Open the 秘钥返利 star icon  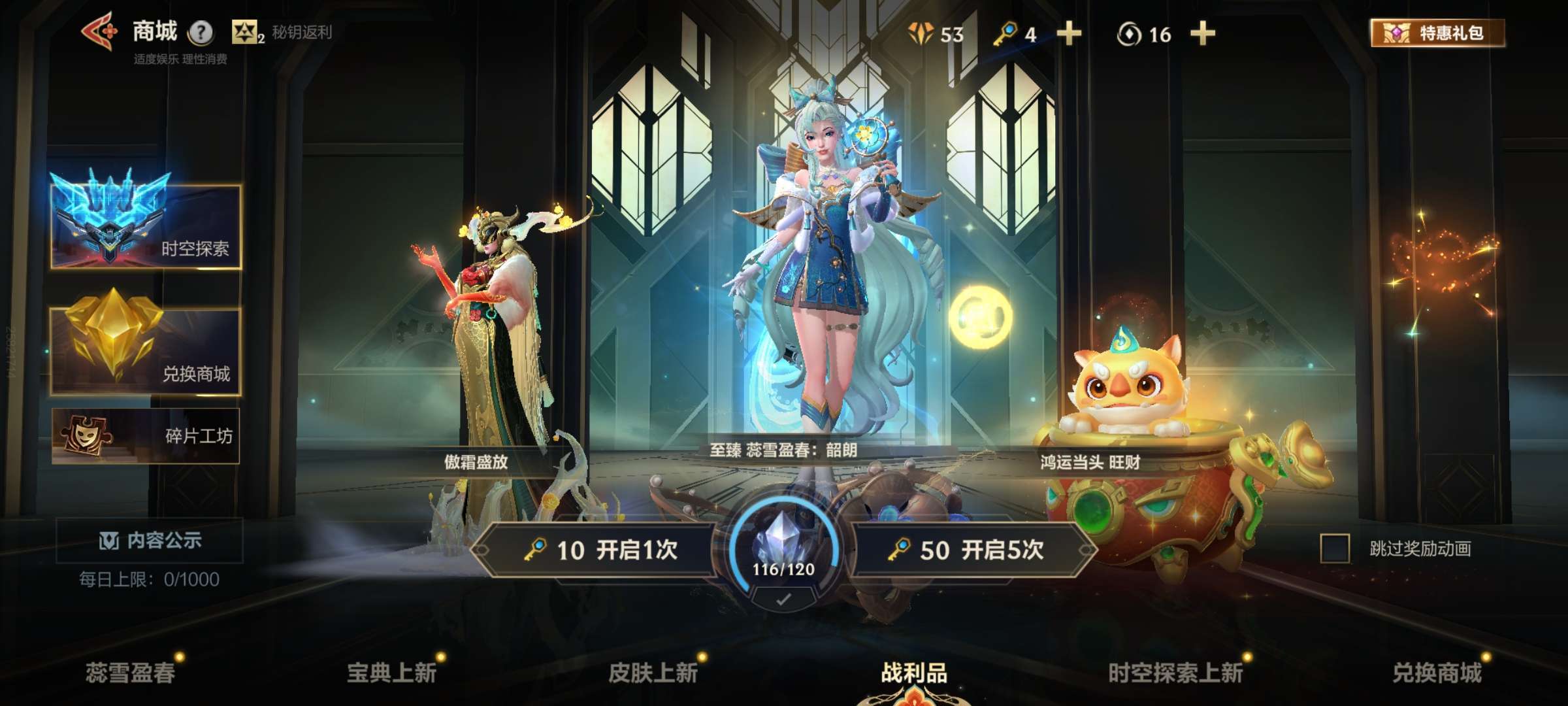click(243, 31)
